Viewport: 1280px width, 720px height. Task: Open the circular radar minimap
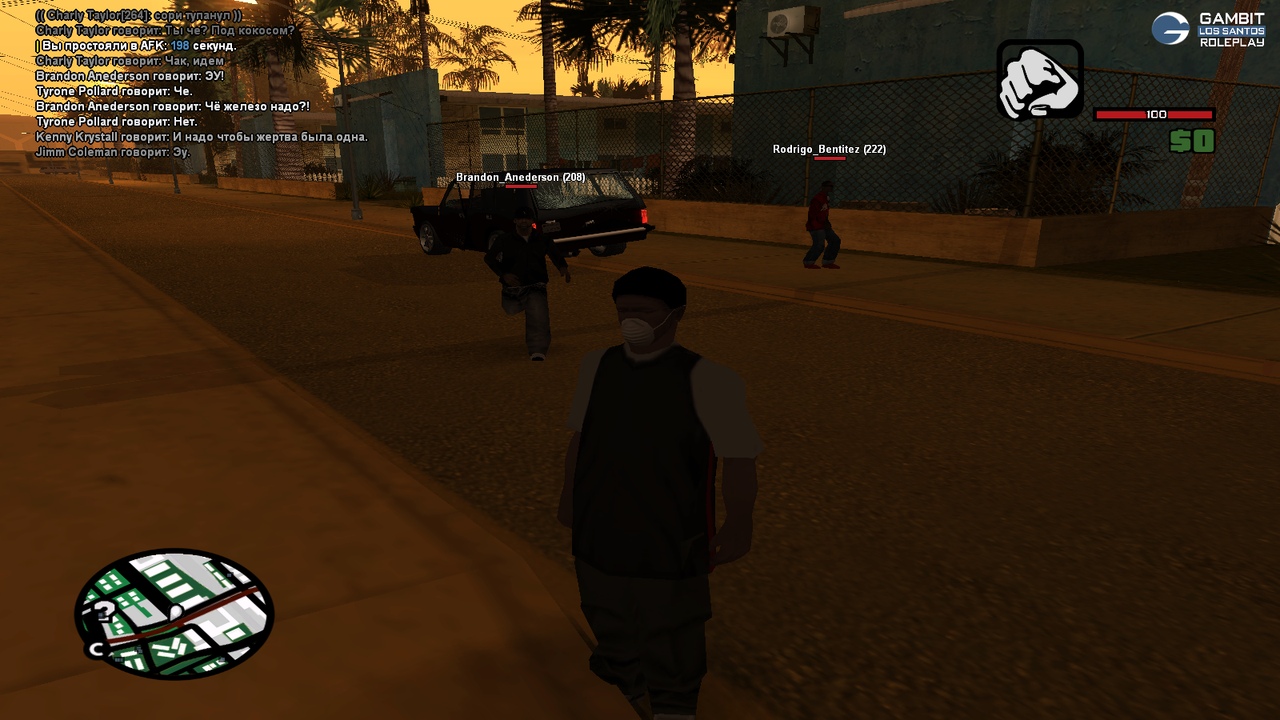(x=174, y=614)
